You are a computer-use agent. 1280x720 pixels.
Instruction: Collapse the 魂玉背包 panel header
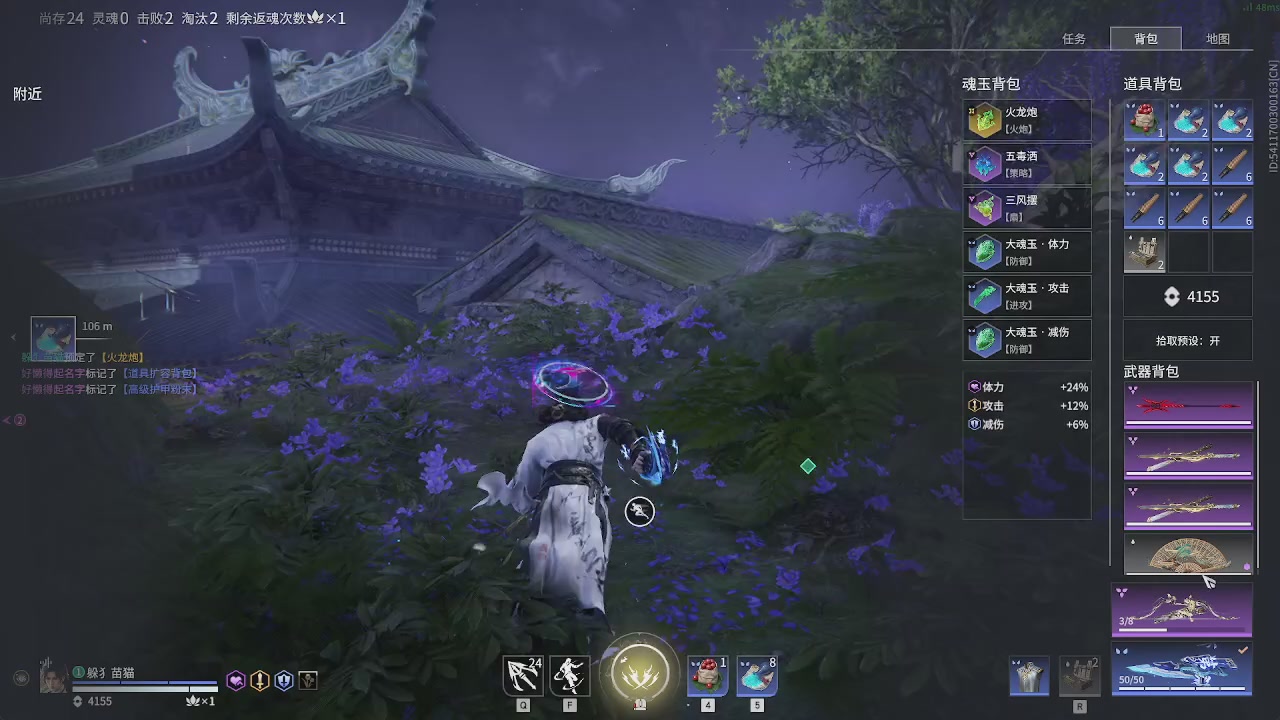990,84
